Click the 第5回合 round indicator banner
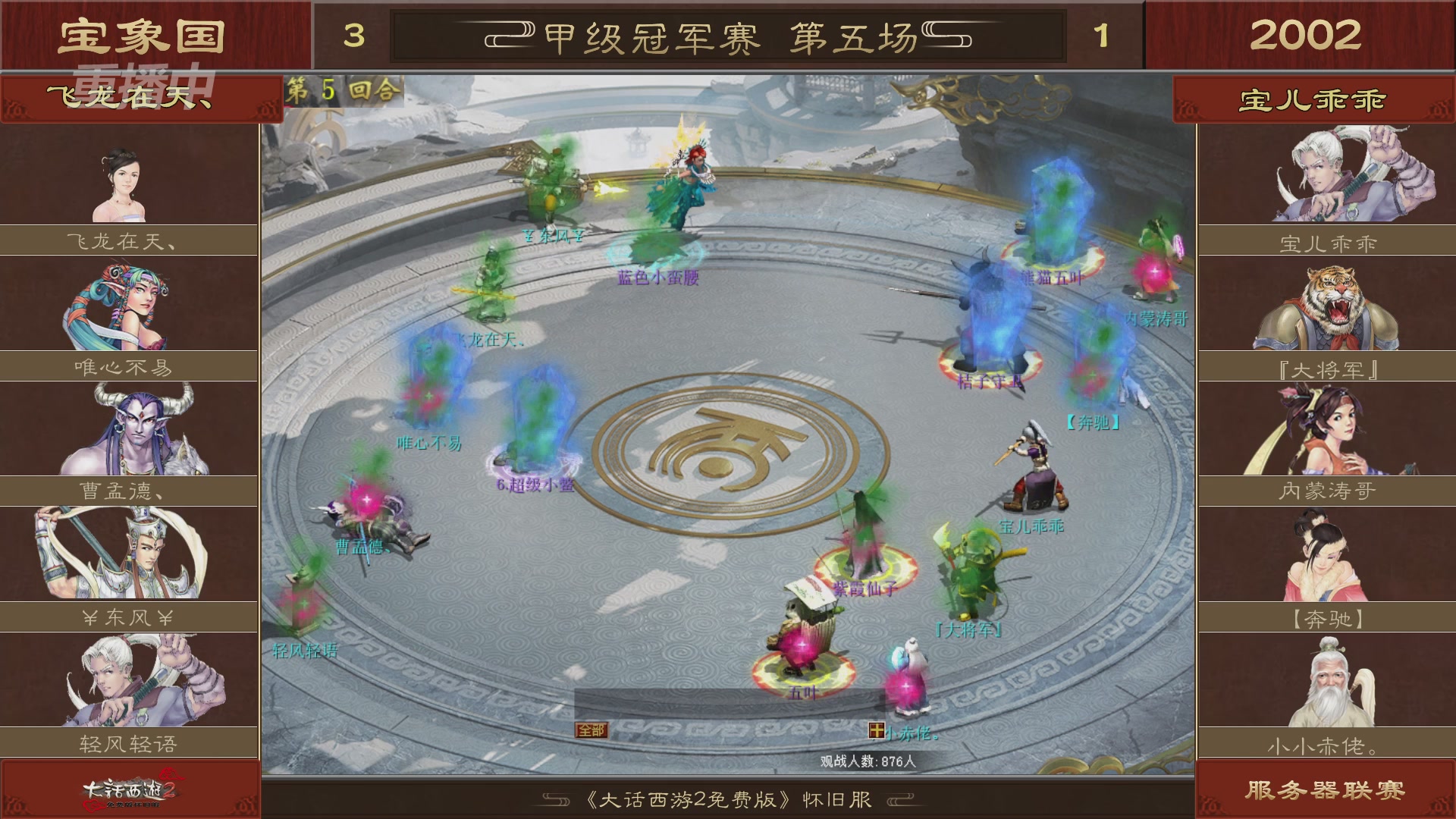The height and width of the screenshot is (819, 1456). pyautogui.click(x=343, y=89)
